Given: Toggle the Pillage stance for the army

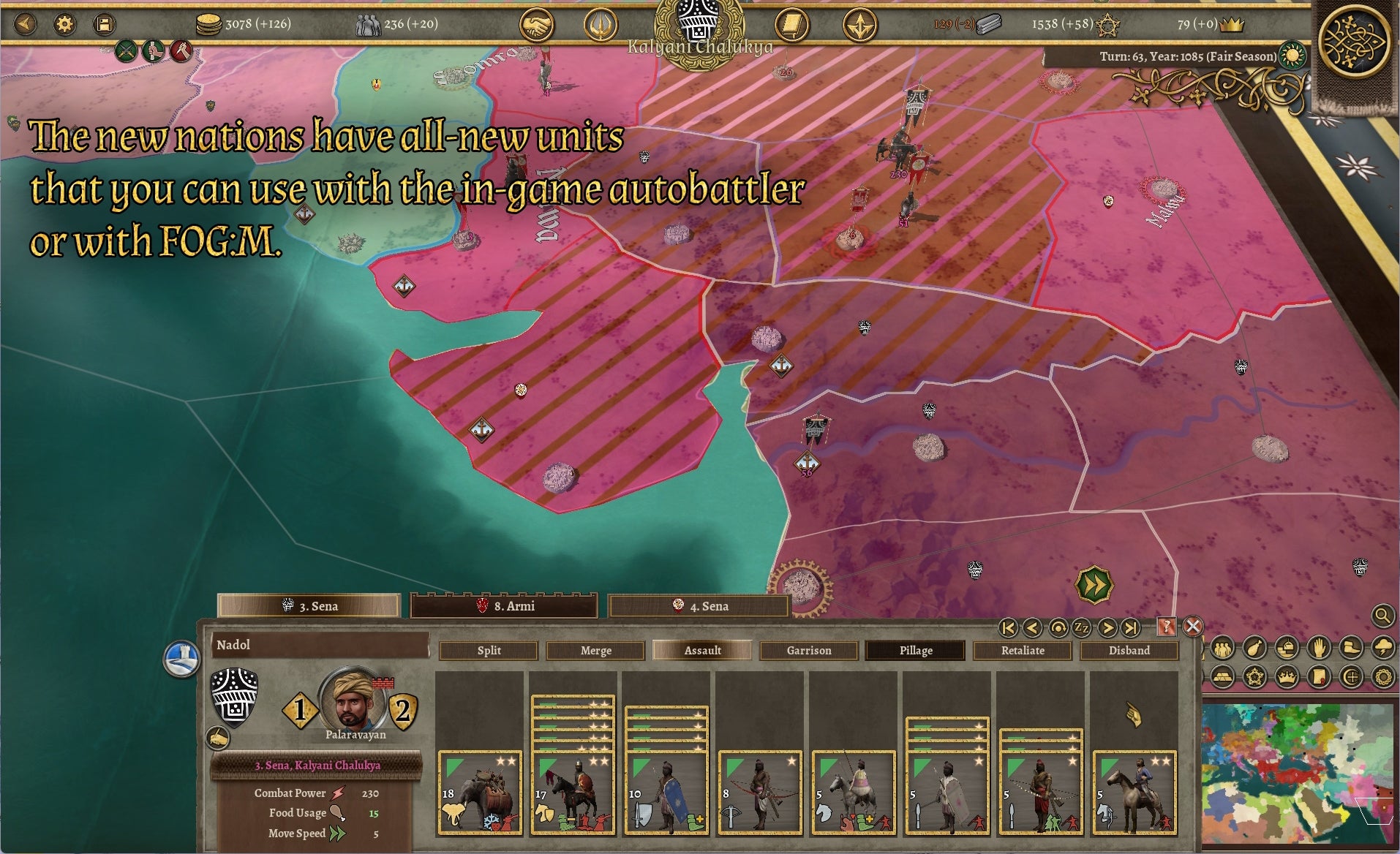Looking at the screenshot, I should [x=914, y=650].
